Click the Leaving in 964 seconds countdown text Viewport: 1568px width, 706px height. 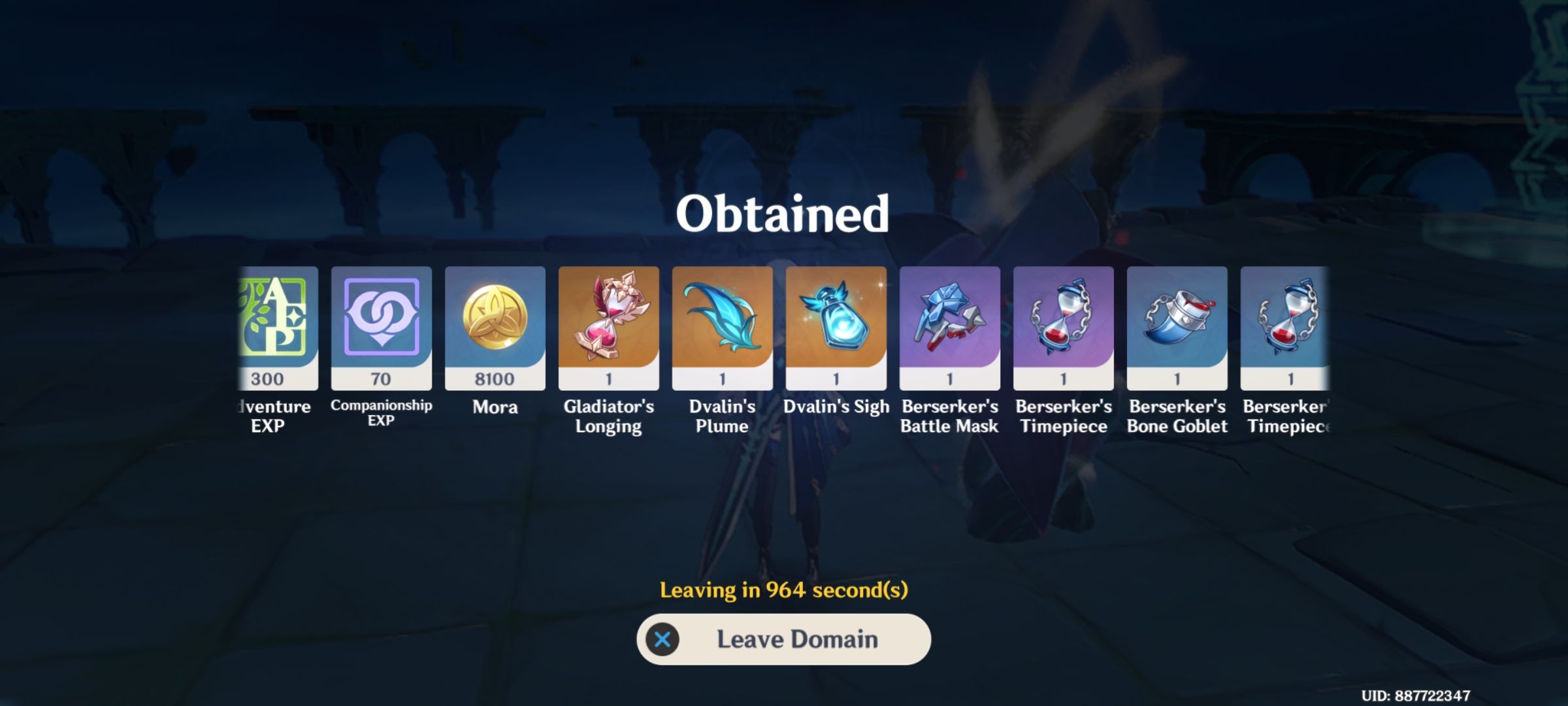tap(783, 590)
